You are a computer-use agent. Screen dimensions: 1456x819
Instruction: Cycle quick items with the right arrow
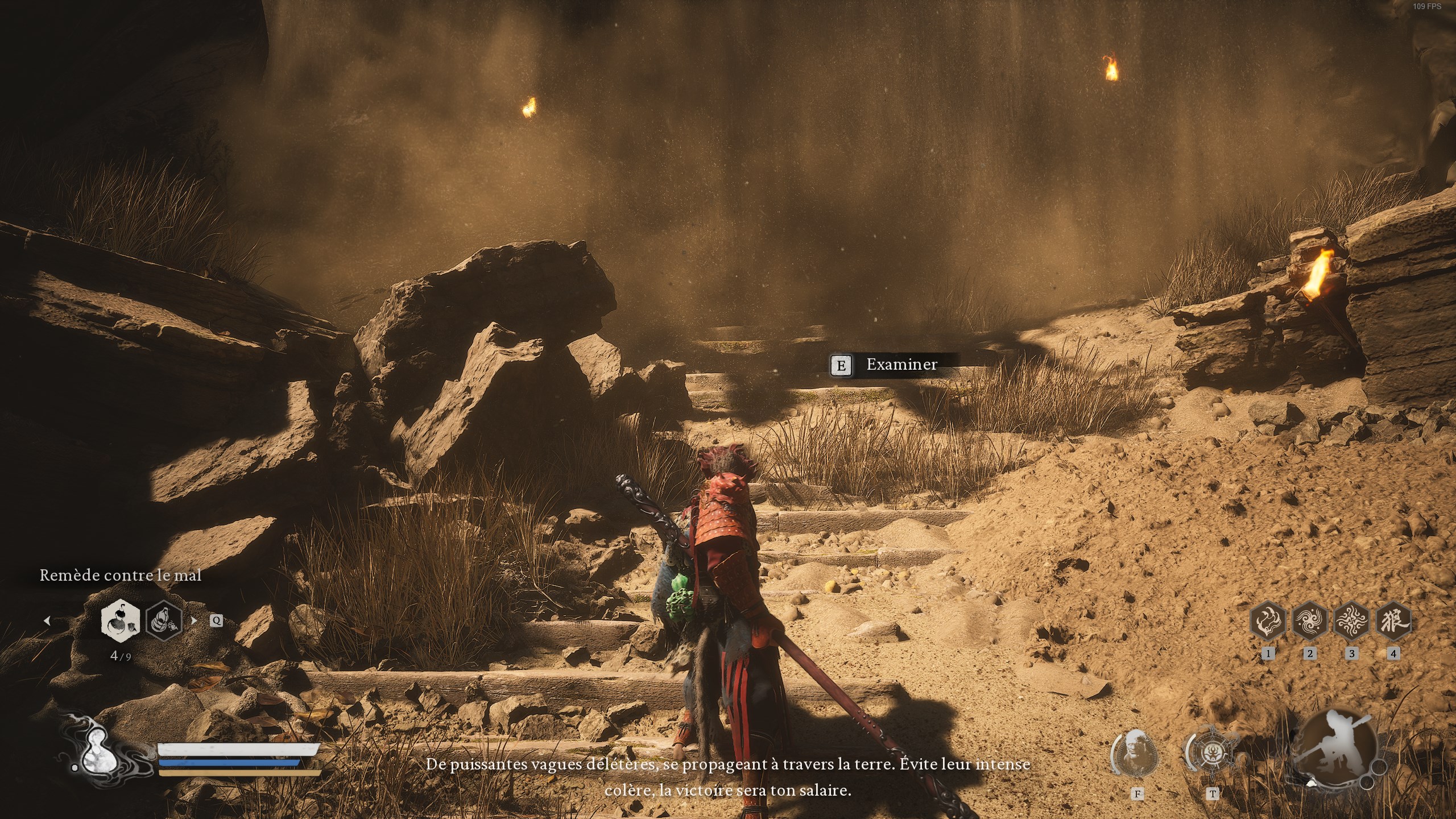(195, 621)
